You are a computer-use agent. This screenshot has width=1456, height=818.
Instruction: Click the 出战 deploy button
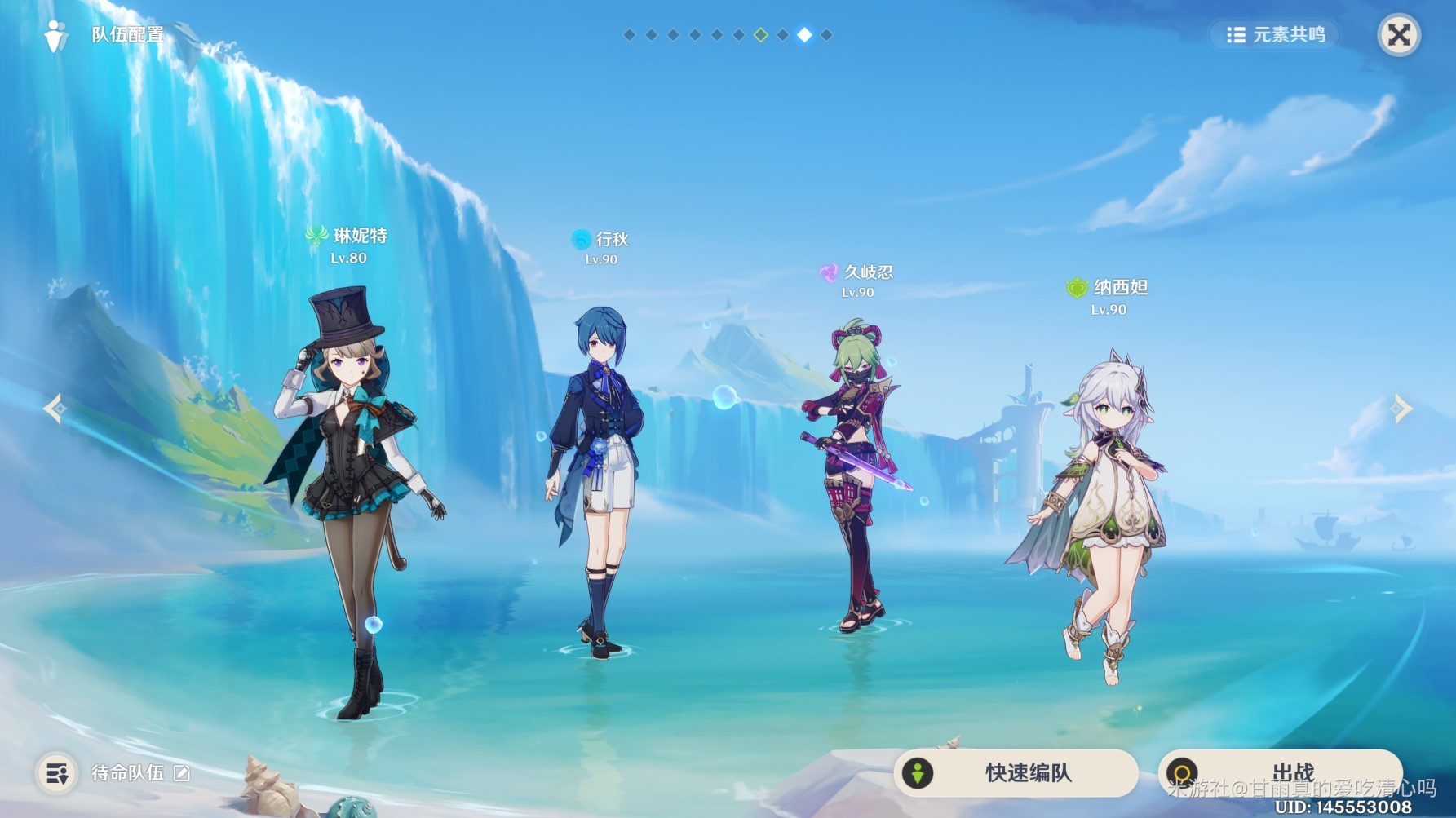coord(1279,772)
